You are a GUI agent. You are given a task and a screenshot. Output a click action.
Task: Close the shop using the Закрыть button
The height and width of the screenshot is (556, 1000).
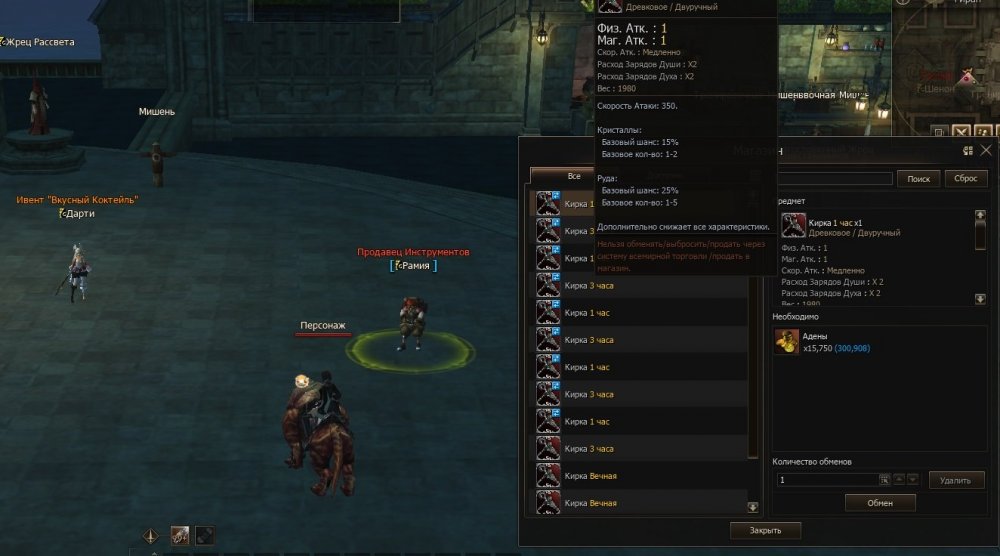click(765, 530)
